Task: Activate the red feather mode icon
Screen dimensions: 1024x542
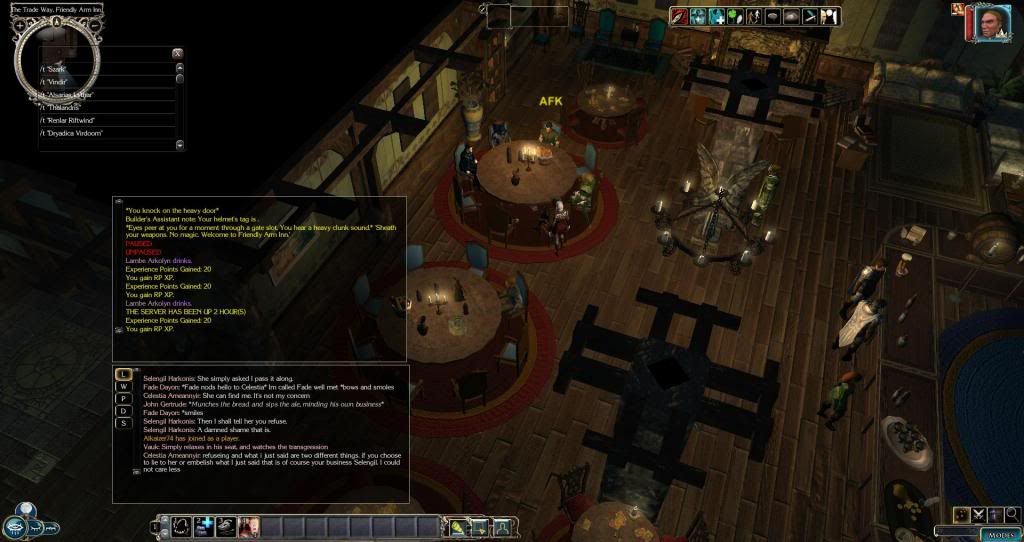Action: pyautogui.click(x=679, y=16)
